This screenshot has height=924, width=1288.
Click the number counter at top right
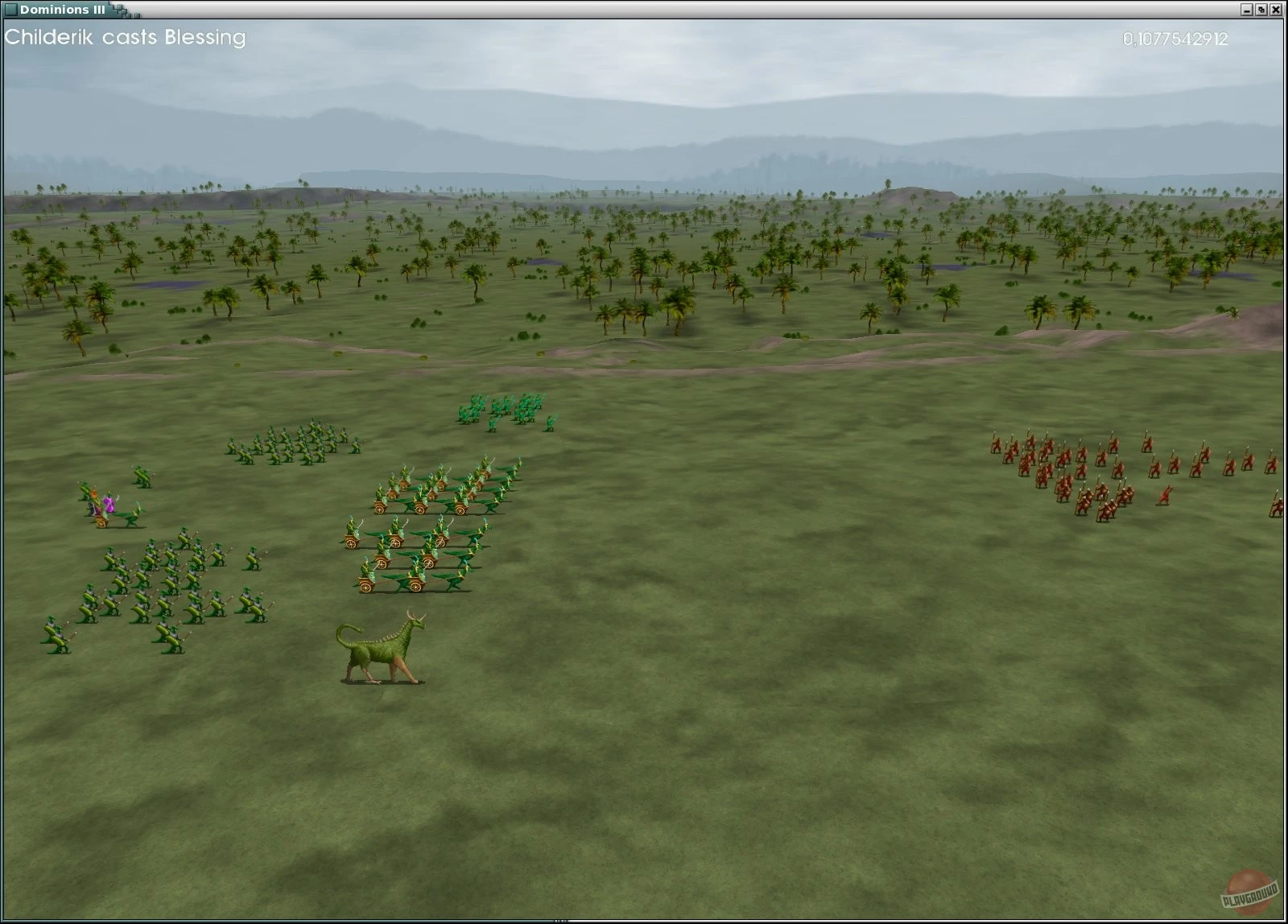(x=1175, y=38)
